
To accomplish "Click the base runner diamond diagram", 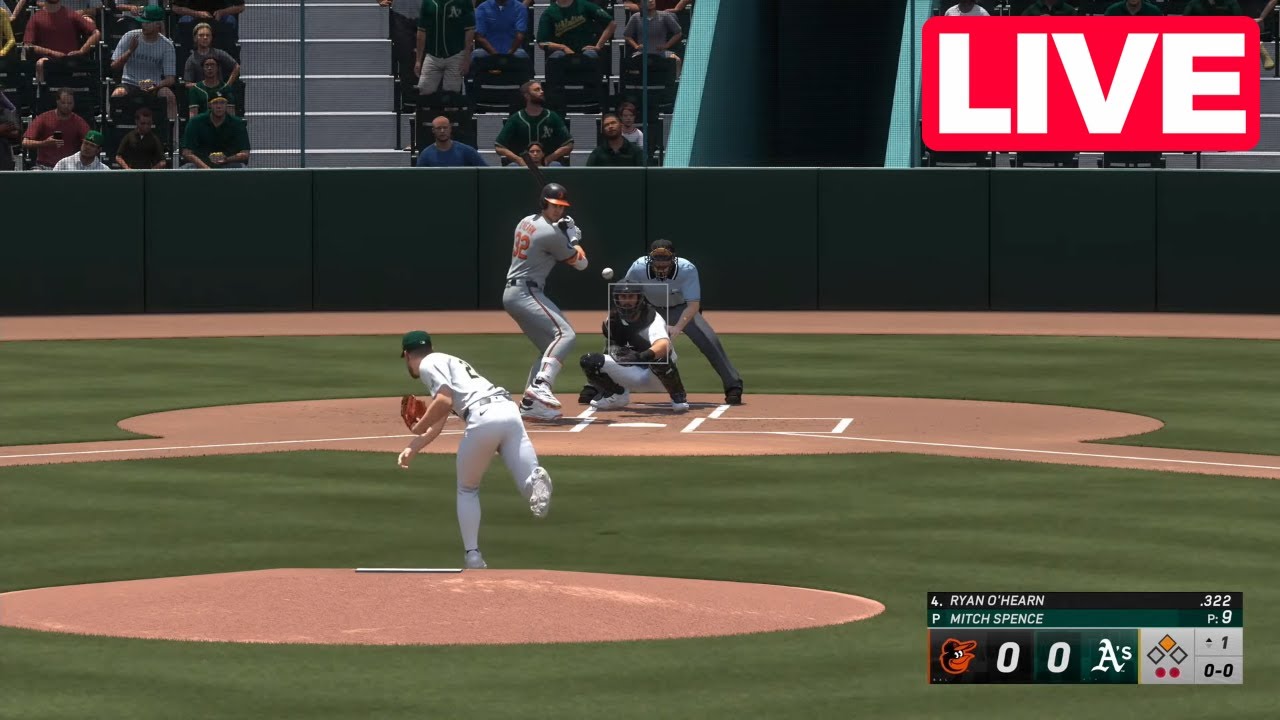I will (1165, 652).
